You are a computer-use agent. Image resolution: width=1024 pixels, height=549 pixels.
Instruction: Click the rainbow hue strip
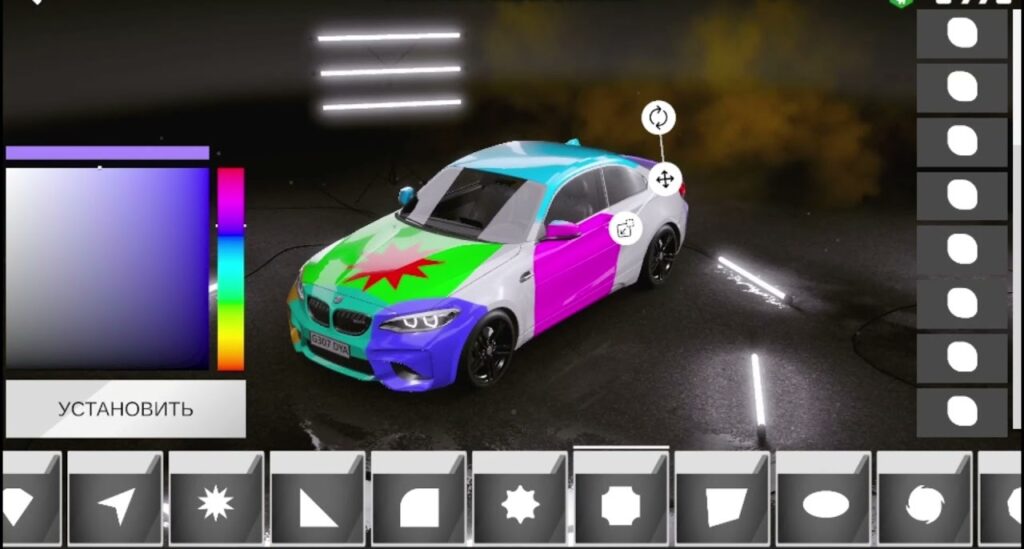tap(231, 268)
